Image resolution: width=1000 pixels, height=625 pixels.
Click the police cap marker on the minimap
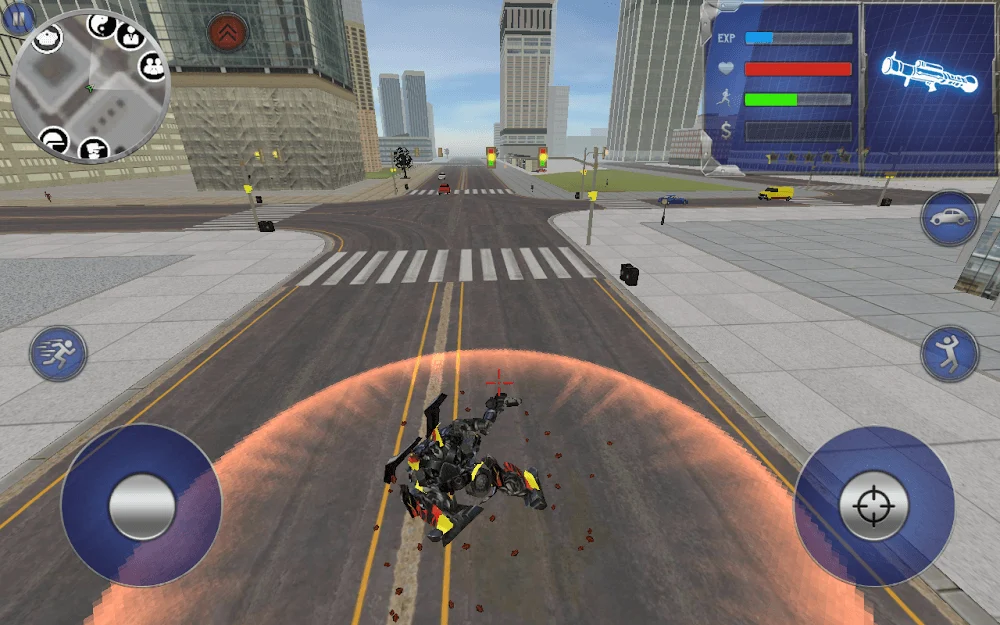coord(47,39)
